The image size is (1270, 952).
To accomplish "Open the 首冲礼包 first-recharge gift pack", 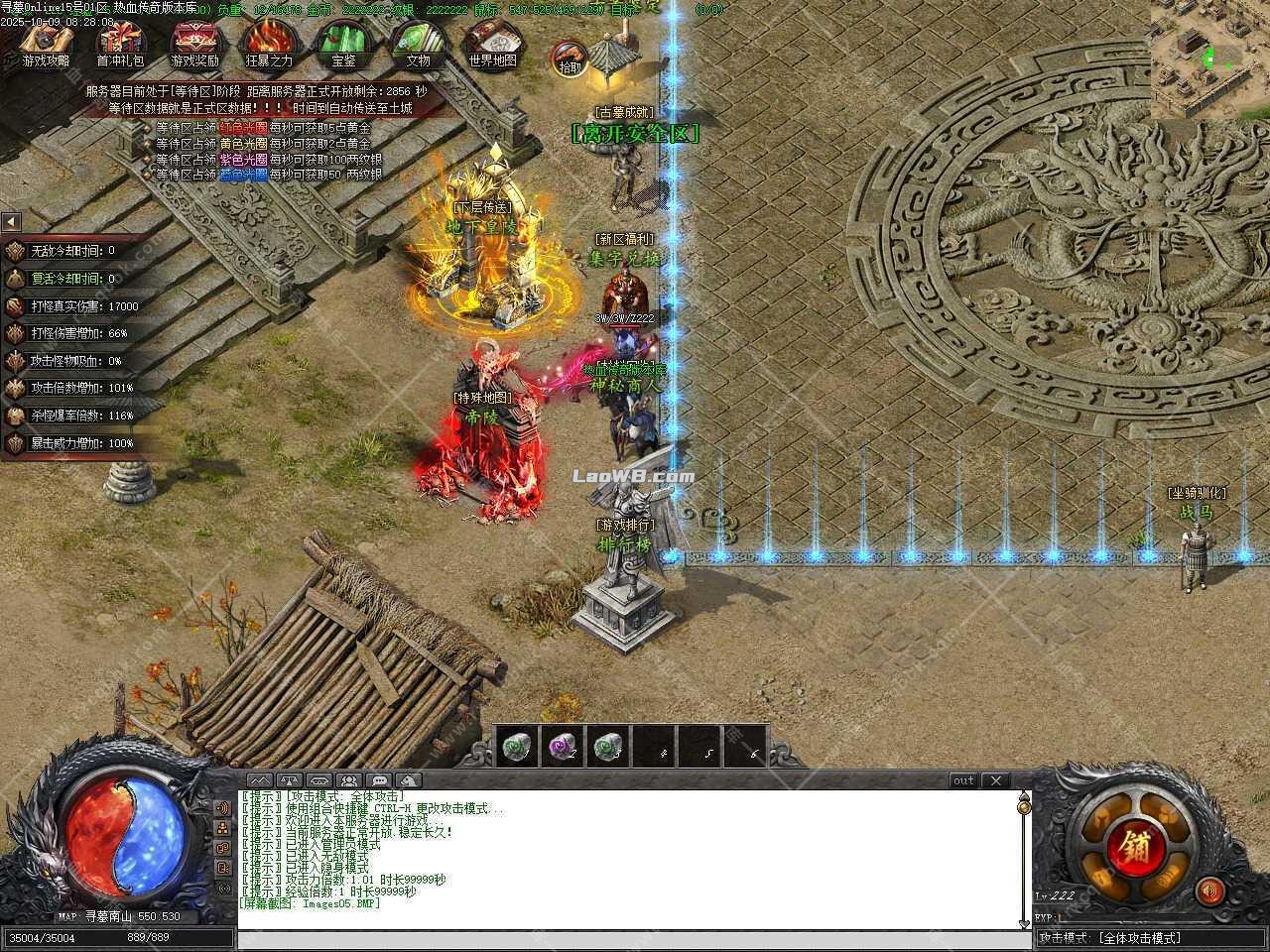I will point(120,44).
